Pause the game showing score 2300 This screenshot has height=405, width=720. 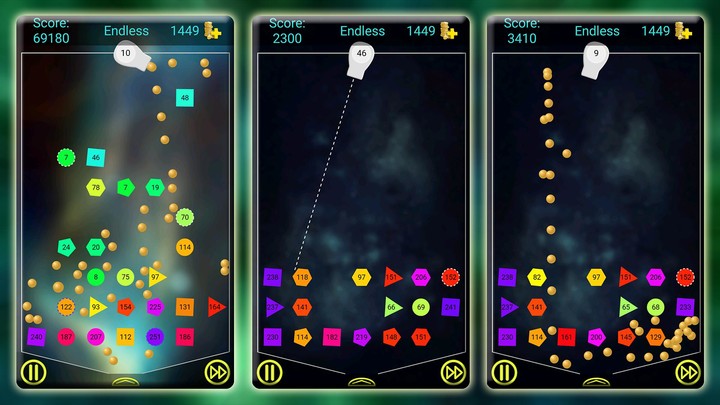pos(269,373)
